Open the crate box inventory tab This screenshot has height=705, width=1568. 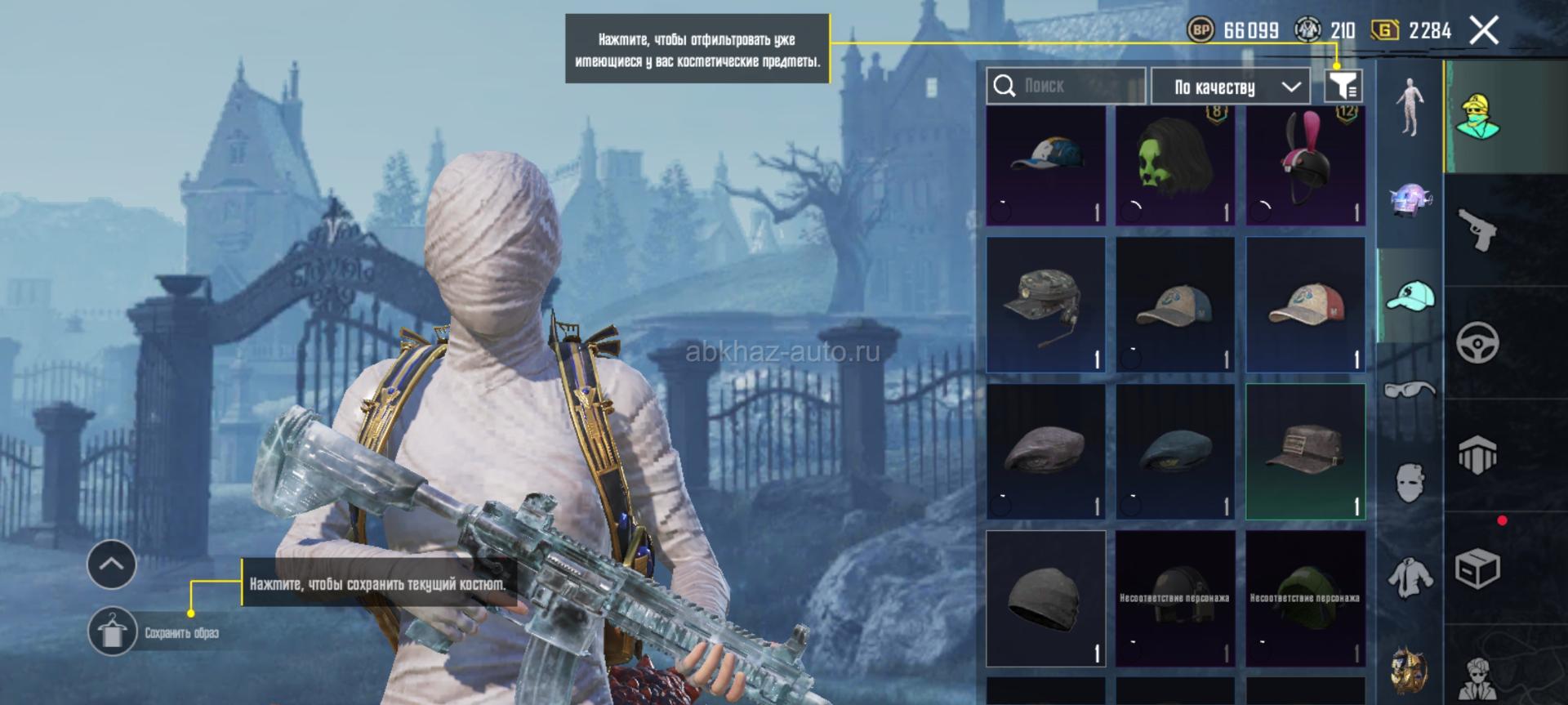[1477, 567]
